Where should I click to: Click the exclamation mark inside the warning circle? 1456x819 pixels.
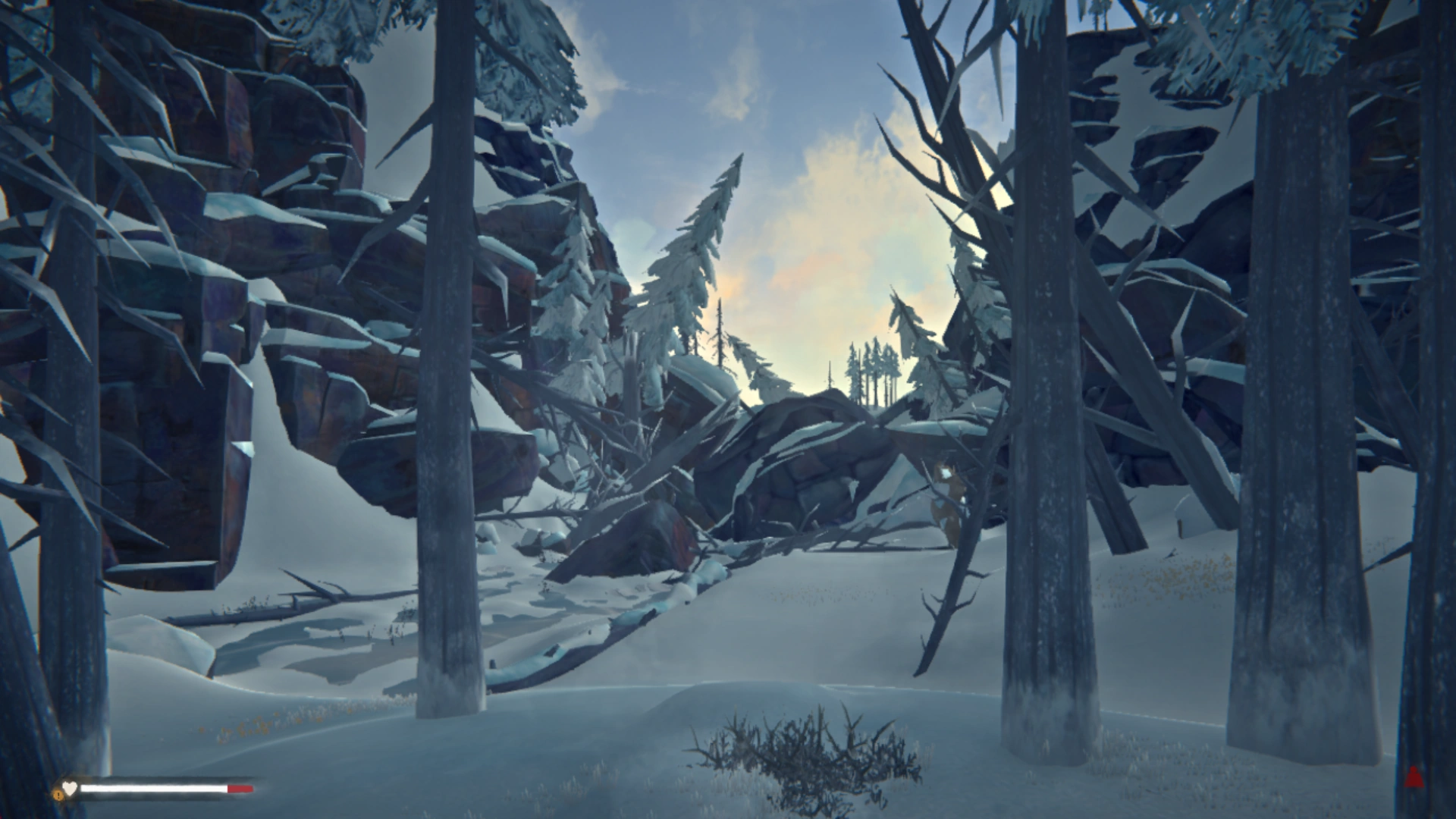58,795
